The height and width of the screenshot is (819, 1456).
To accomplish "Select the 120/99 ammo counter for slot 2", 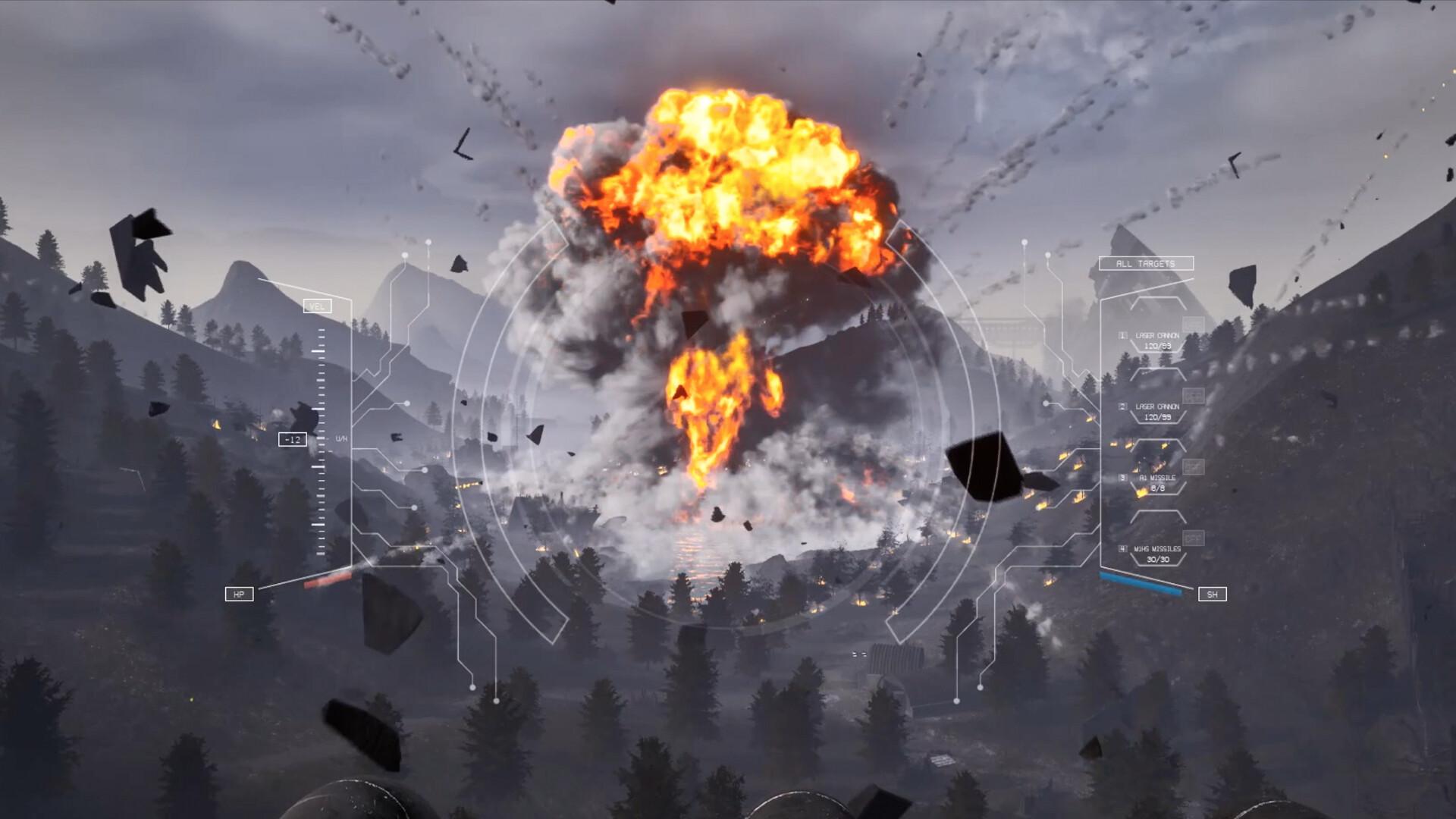I will pos(1158,417).
